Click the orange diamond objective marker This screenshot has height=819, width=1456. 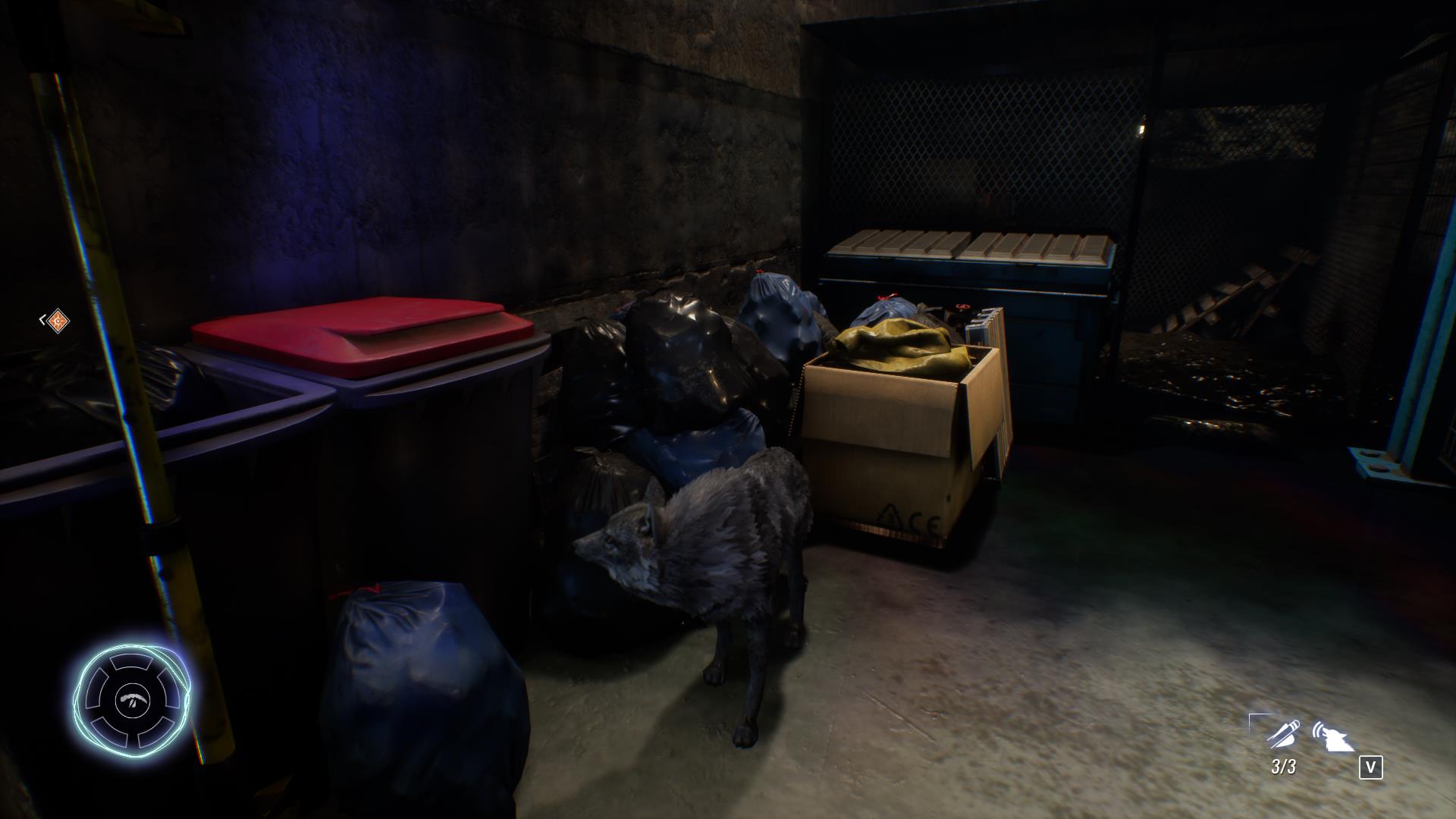(x=57, y=321)
